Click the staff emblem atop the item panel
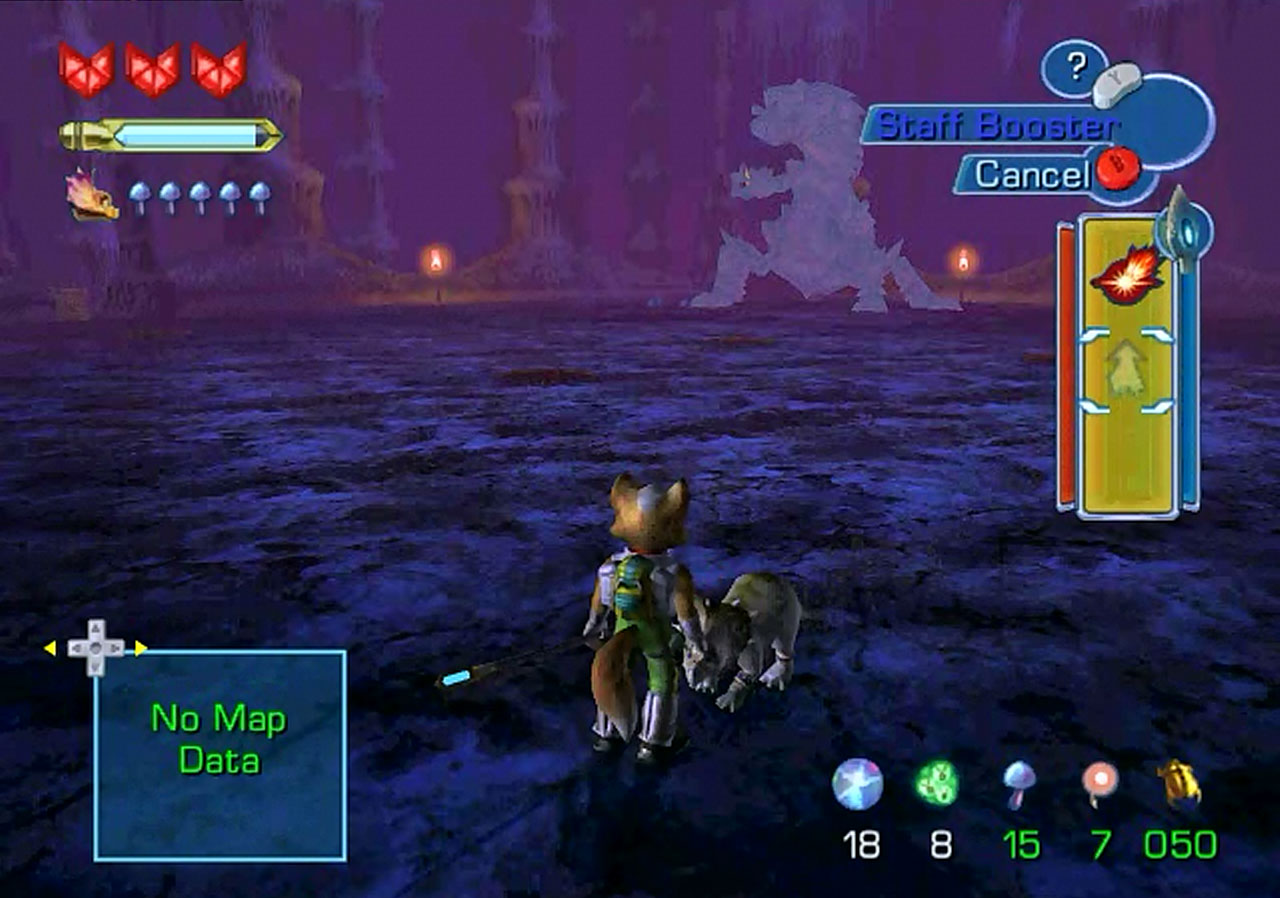This screenshot has height=898, width=1280. coord(1182,230)
